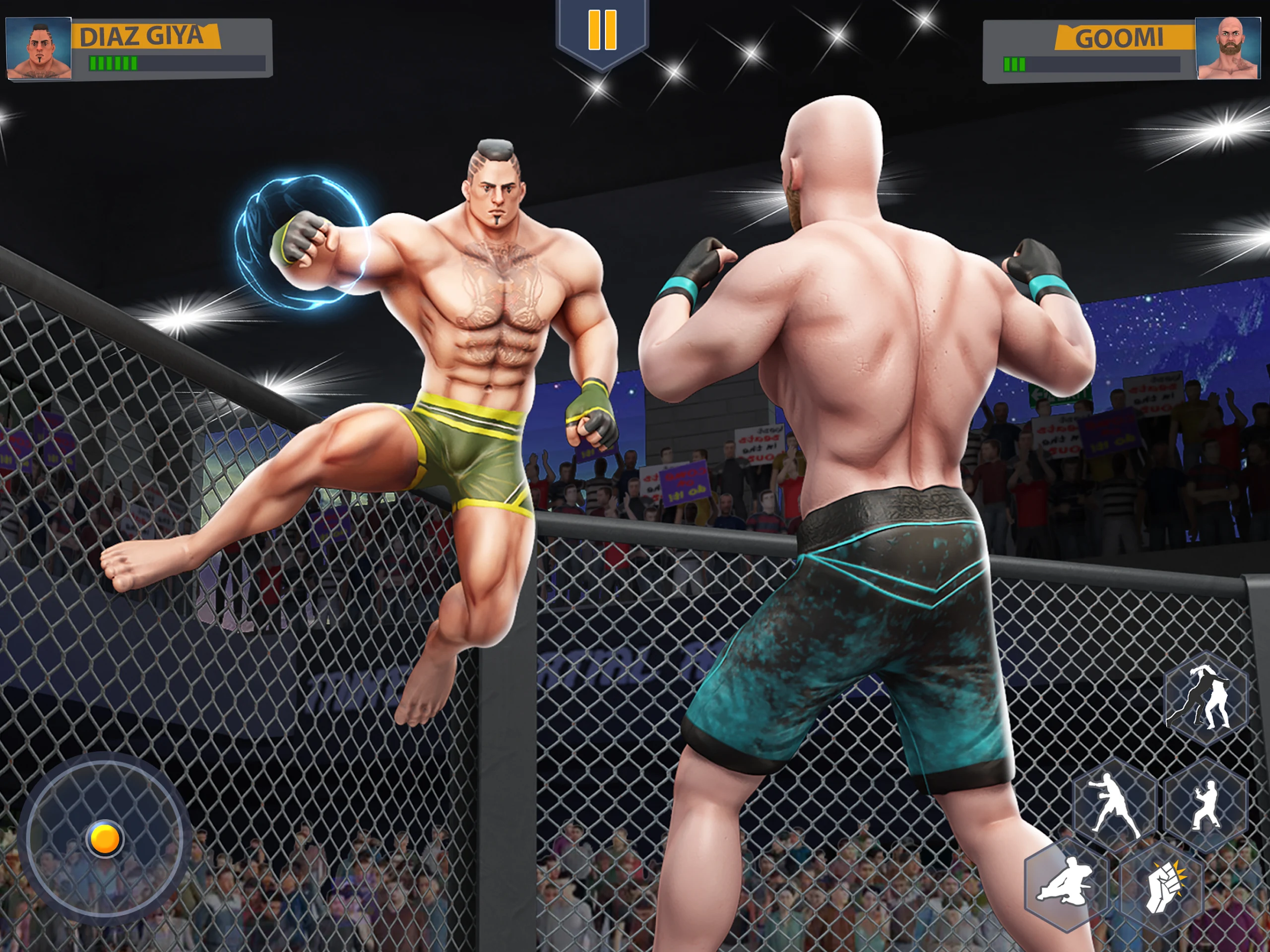Perform the low sweep kick move

tap(1066, 884)
